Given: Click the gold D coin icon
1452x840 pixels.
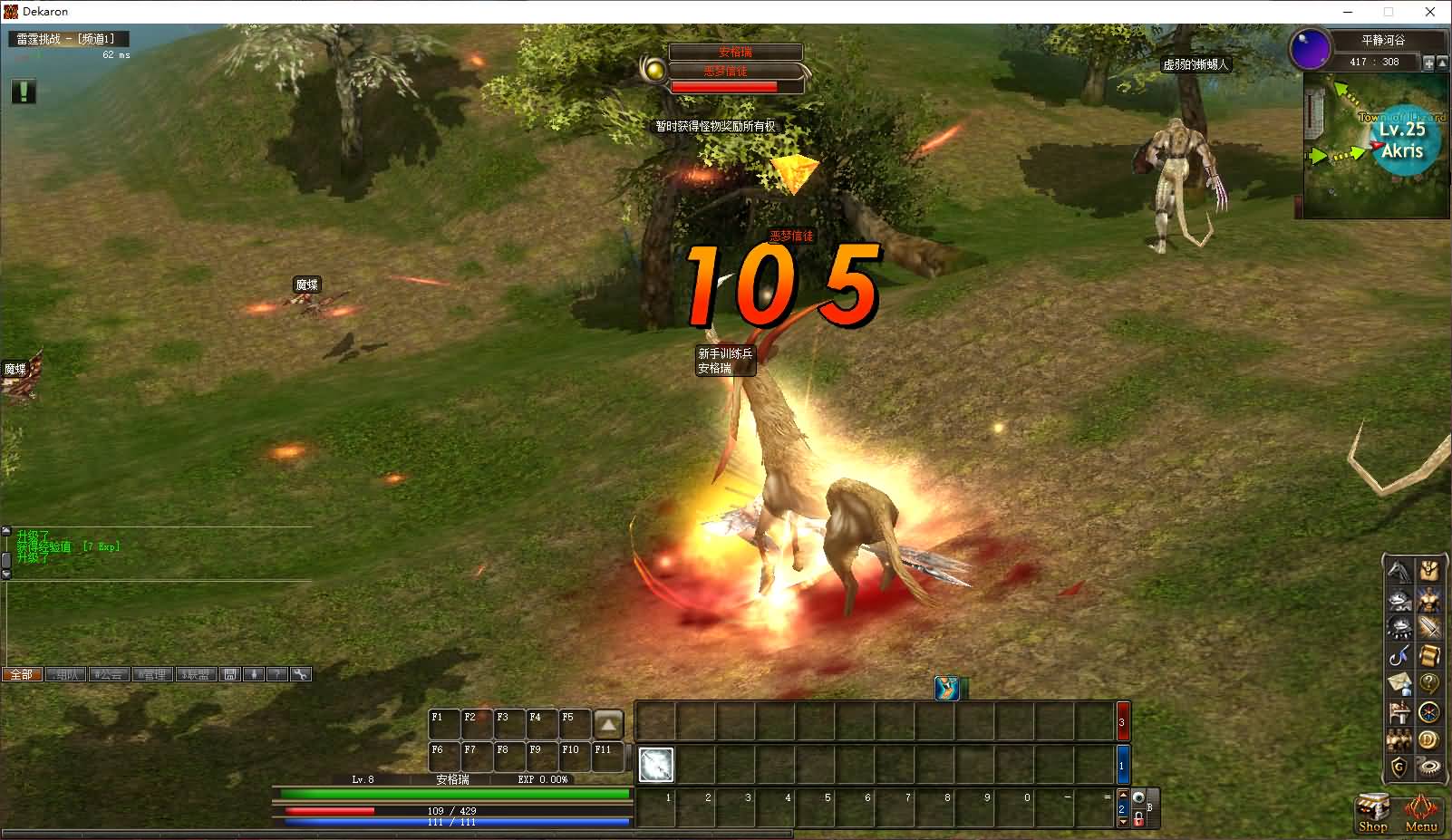Looking at the screenshot, I should point(1429,740).
